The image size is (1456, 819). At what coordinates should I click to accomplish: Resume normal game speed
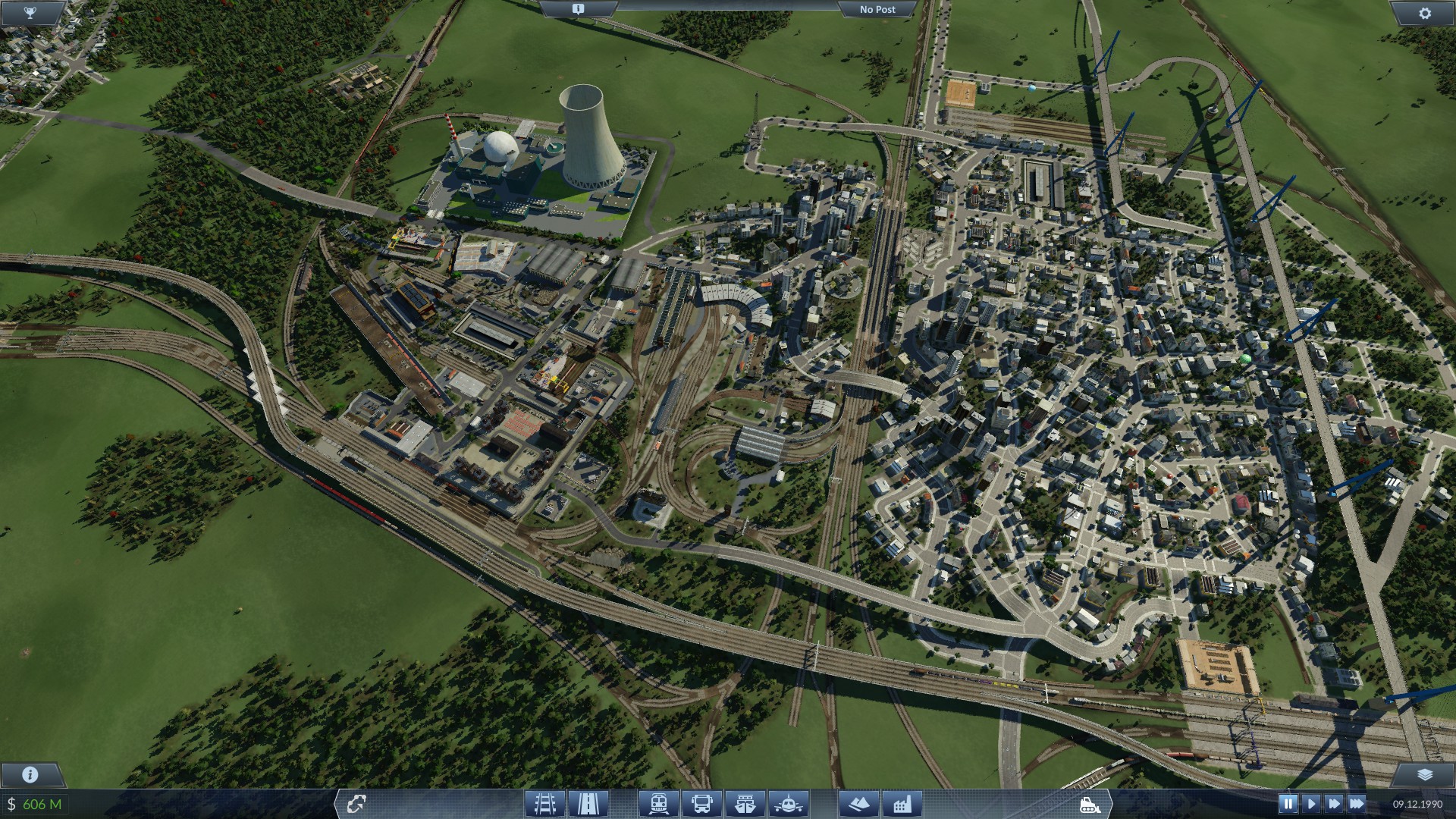point(1313,804)
